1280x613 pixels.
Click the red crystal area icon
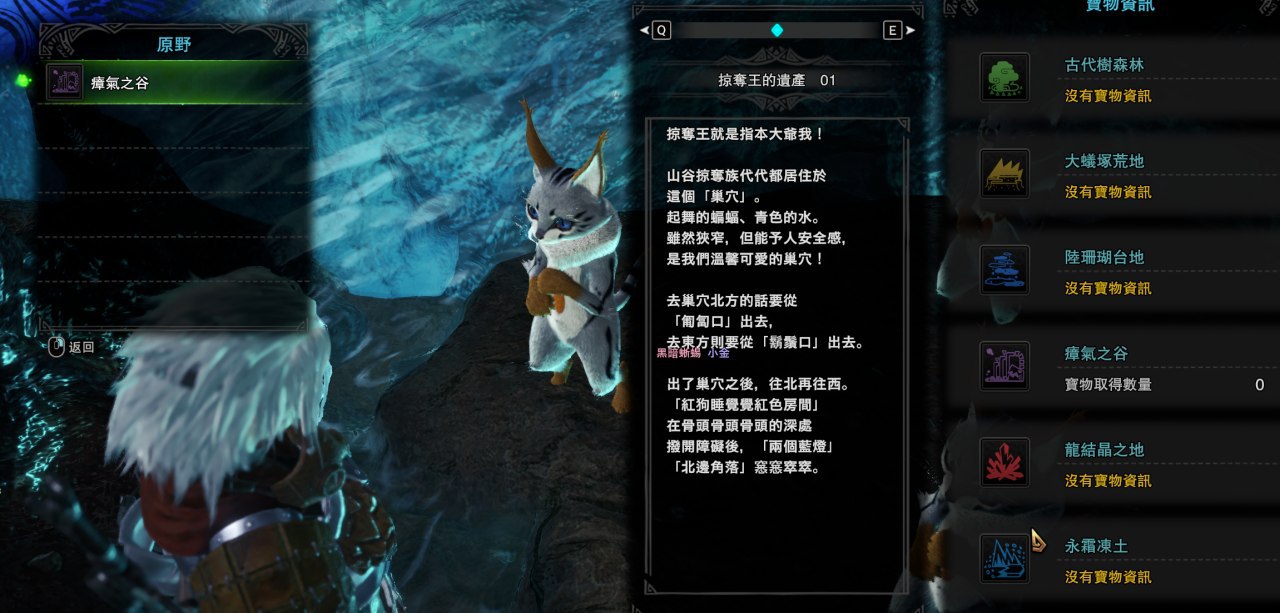click(1004, 462)
